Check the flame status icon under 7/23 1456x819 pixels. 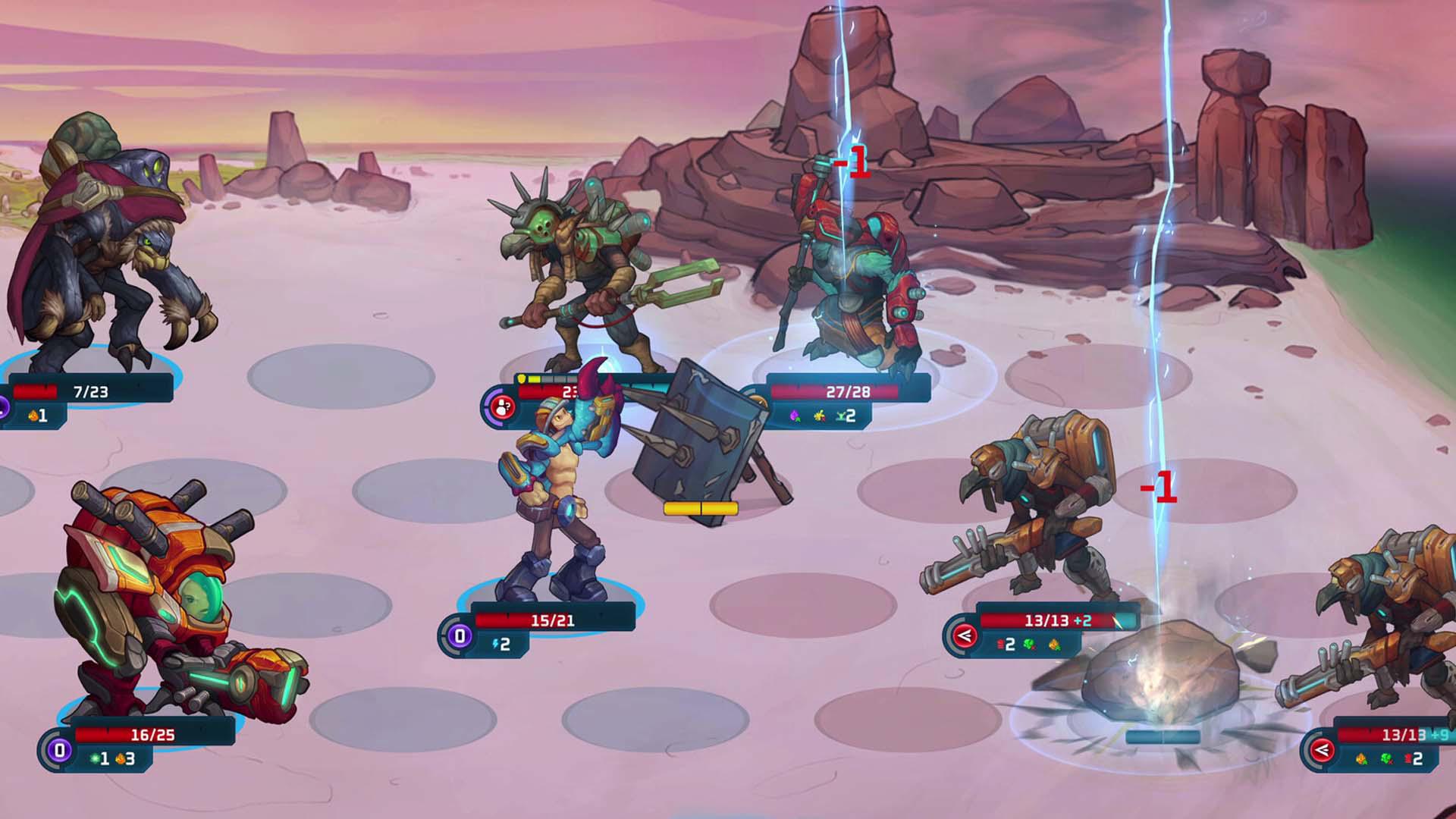tap(33, 416)
